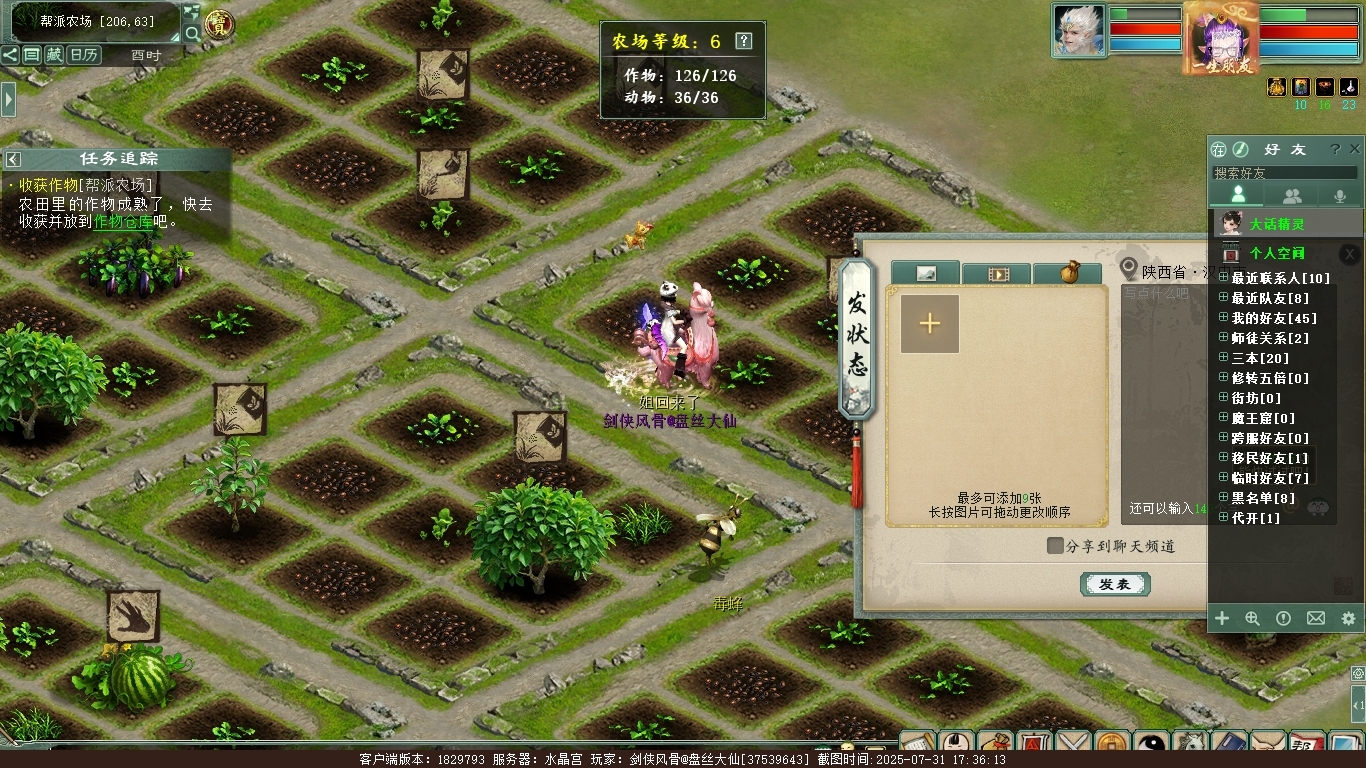The width and height of the screenshot is (1366, 768).
Task: Select 大话精灵 in the friends list
Action: (1276, 224)
